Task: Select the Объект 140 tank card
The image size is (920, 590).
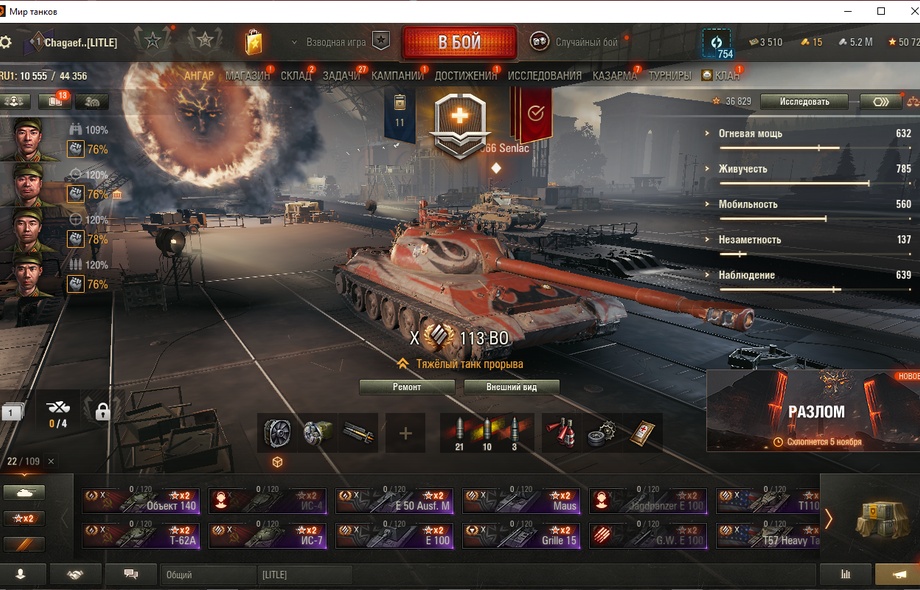Action: click(x=142, y=500)
